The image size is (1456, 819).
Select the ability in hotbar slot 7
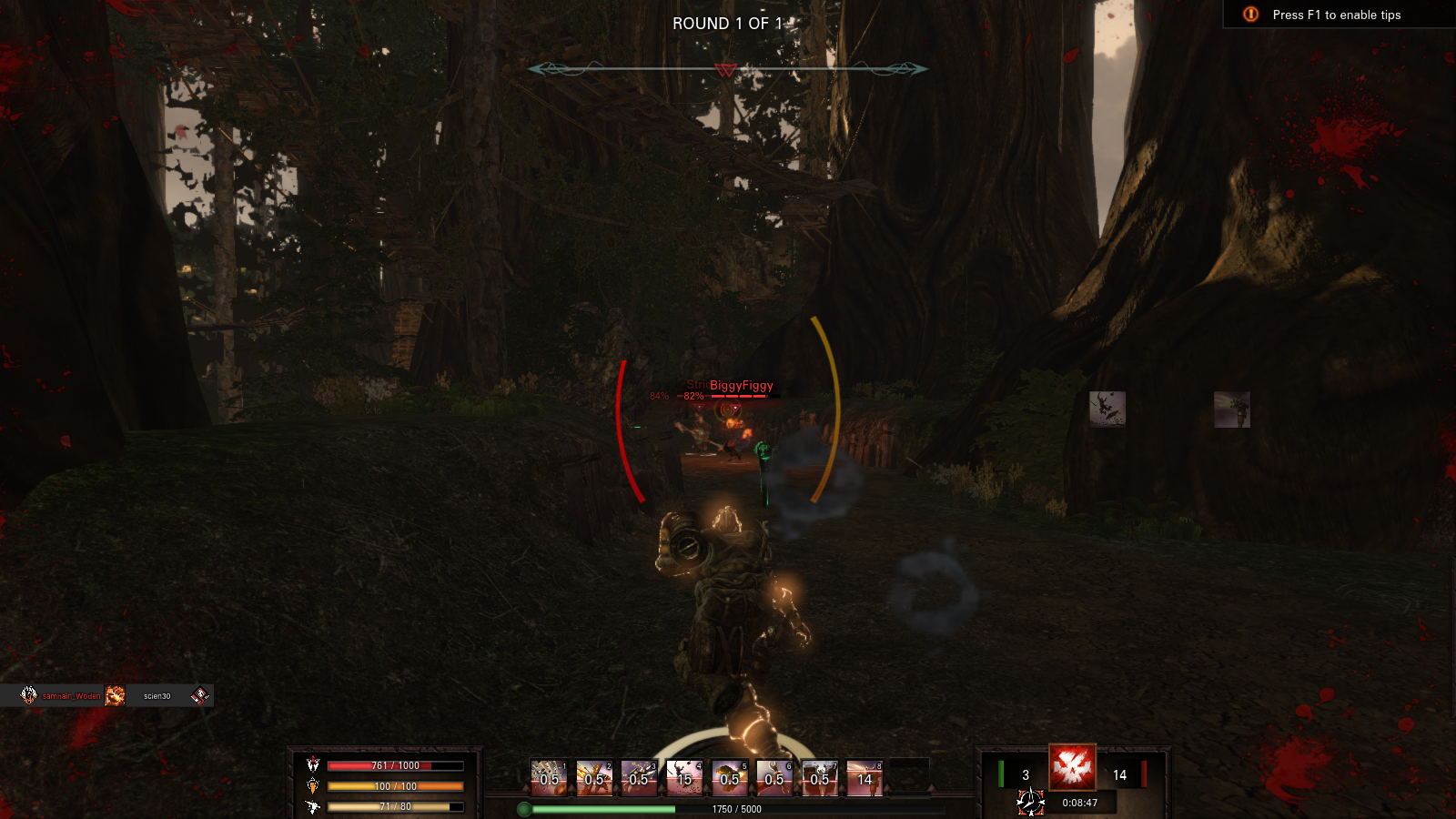point(820,778)
